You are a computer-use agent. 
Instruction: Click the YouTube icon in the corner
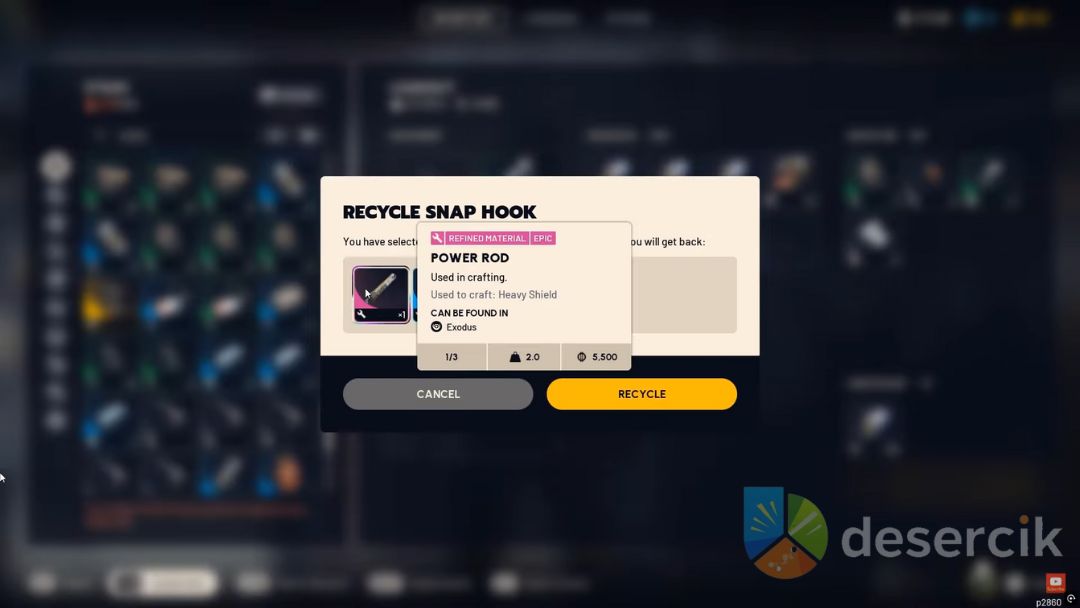point(1055,582)
